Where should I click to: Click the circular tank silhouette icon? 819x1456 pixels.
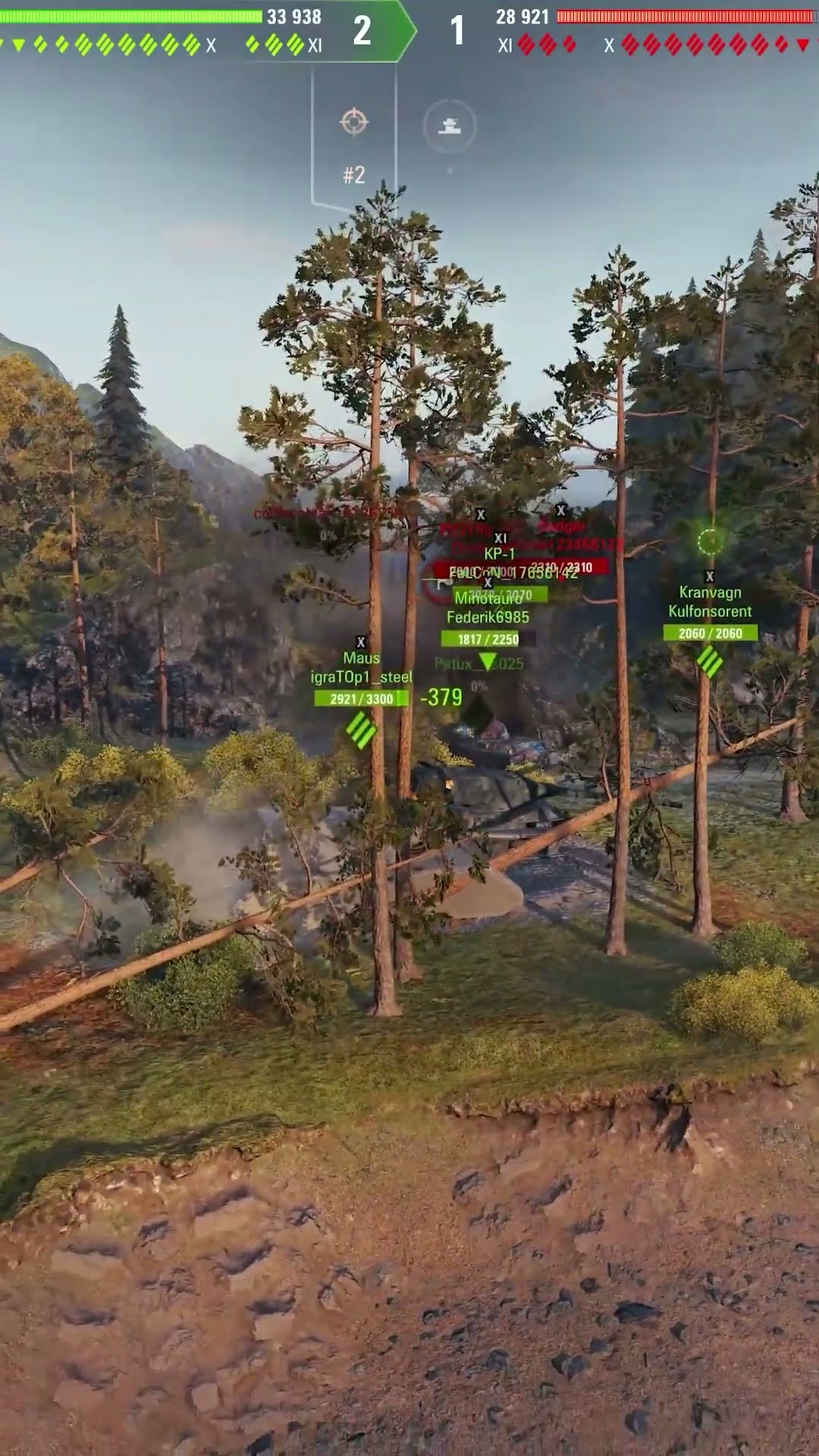pos(450,125)
